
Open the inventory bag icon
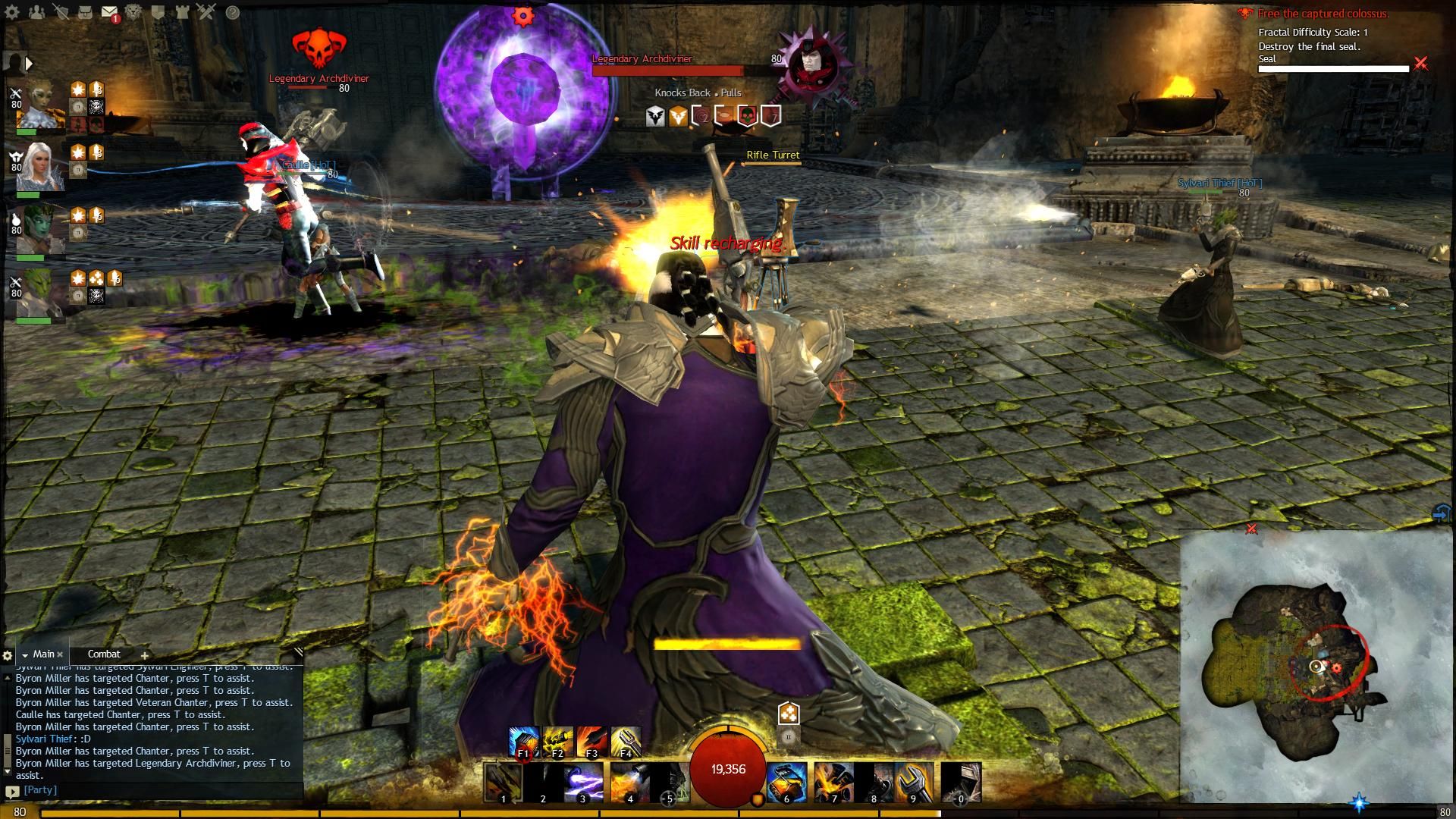click(86, 12)
